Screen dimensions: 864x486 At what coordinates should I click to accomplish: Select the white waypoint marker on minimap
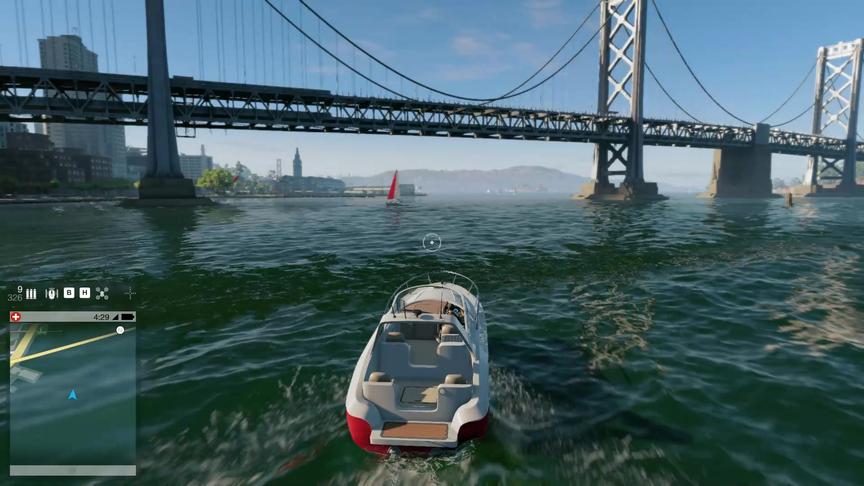(x=120, y=330)
